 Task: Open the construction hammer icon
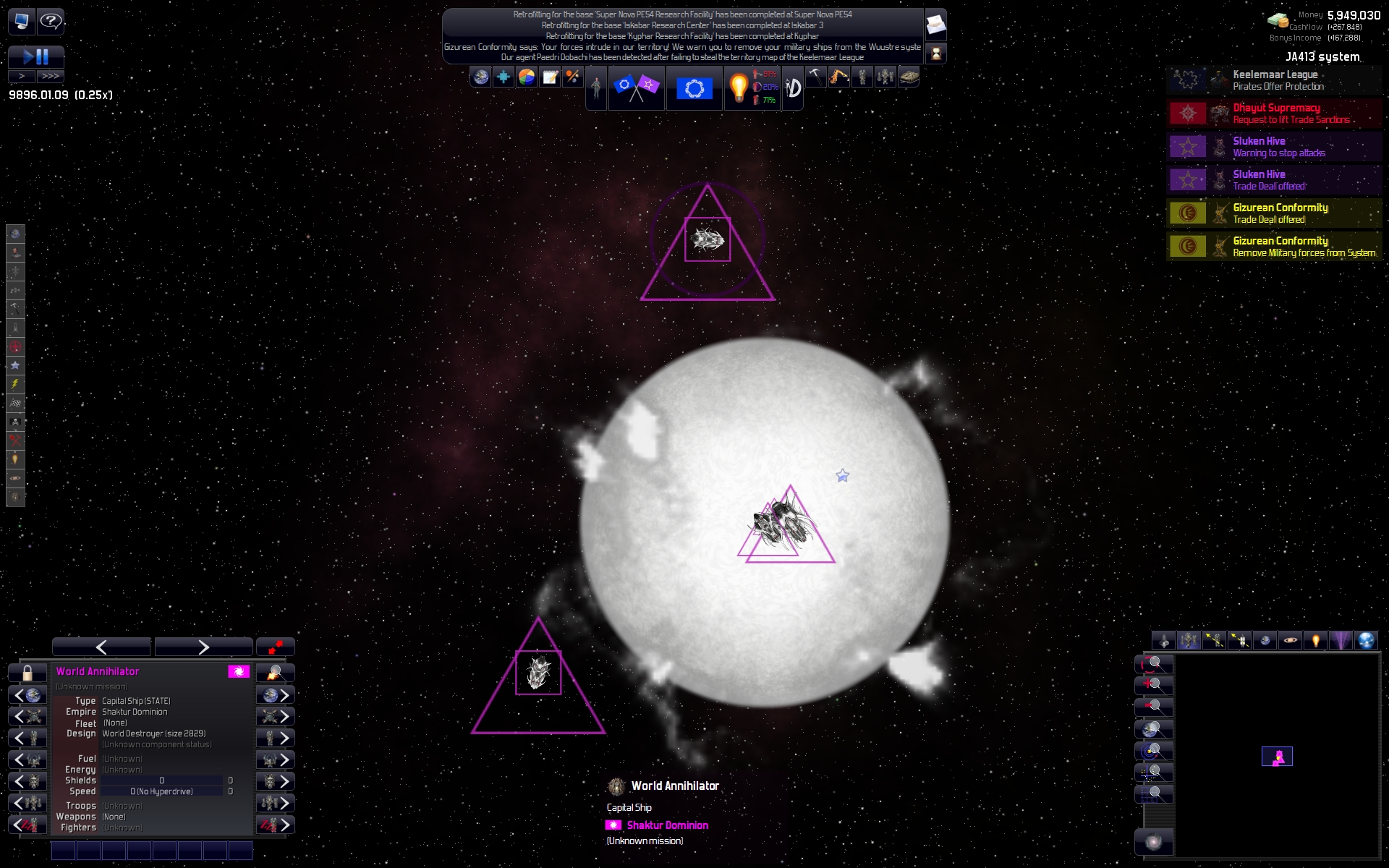pyautogui.click(x=815, y=77)
